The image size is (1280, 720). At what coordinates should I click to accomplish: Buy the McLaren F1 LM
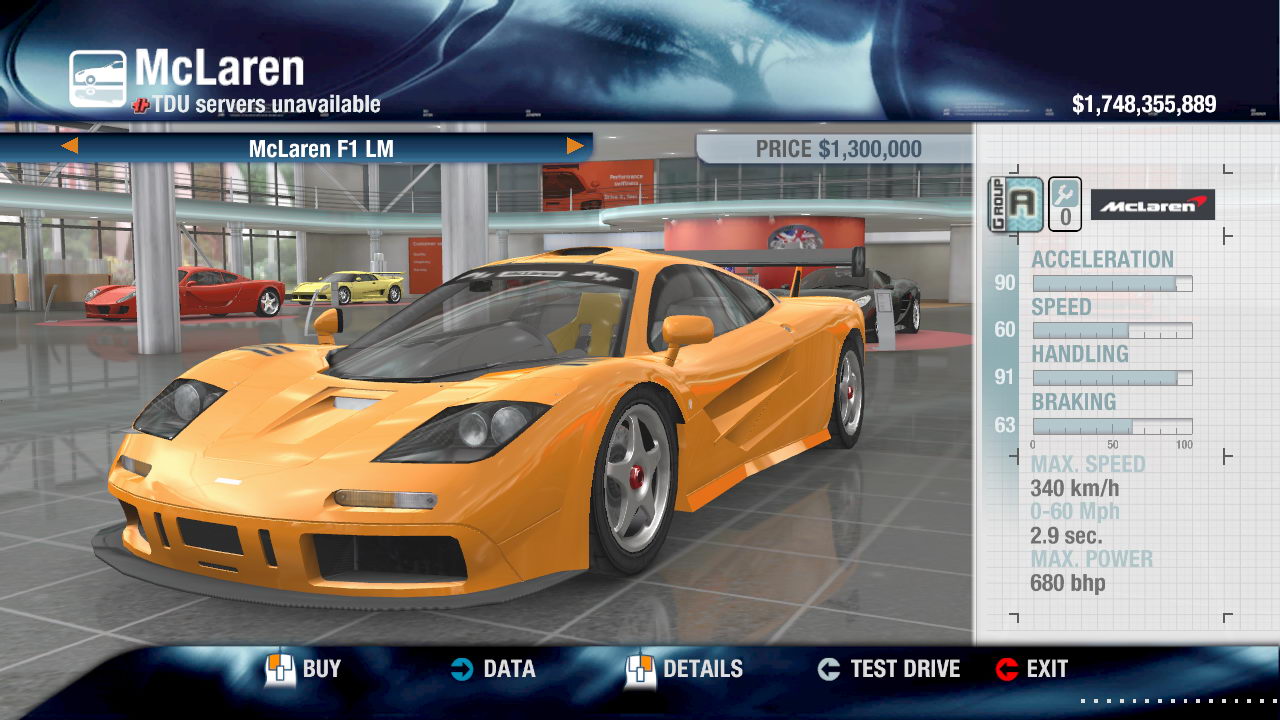click(x=303, y=669)
